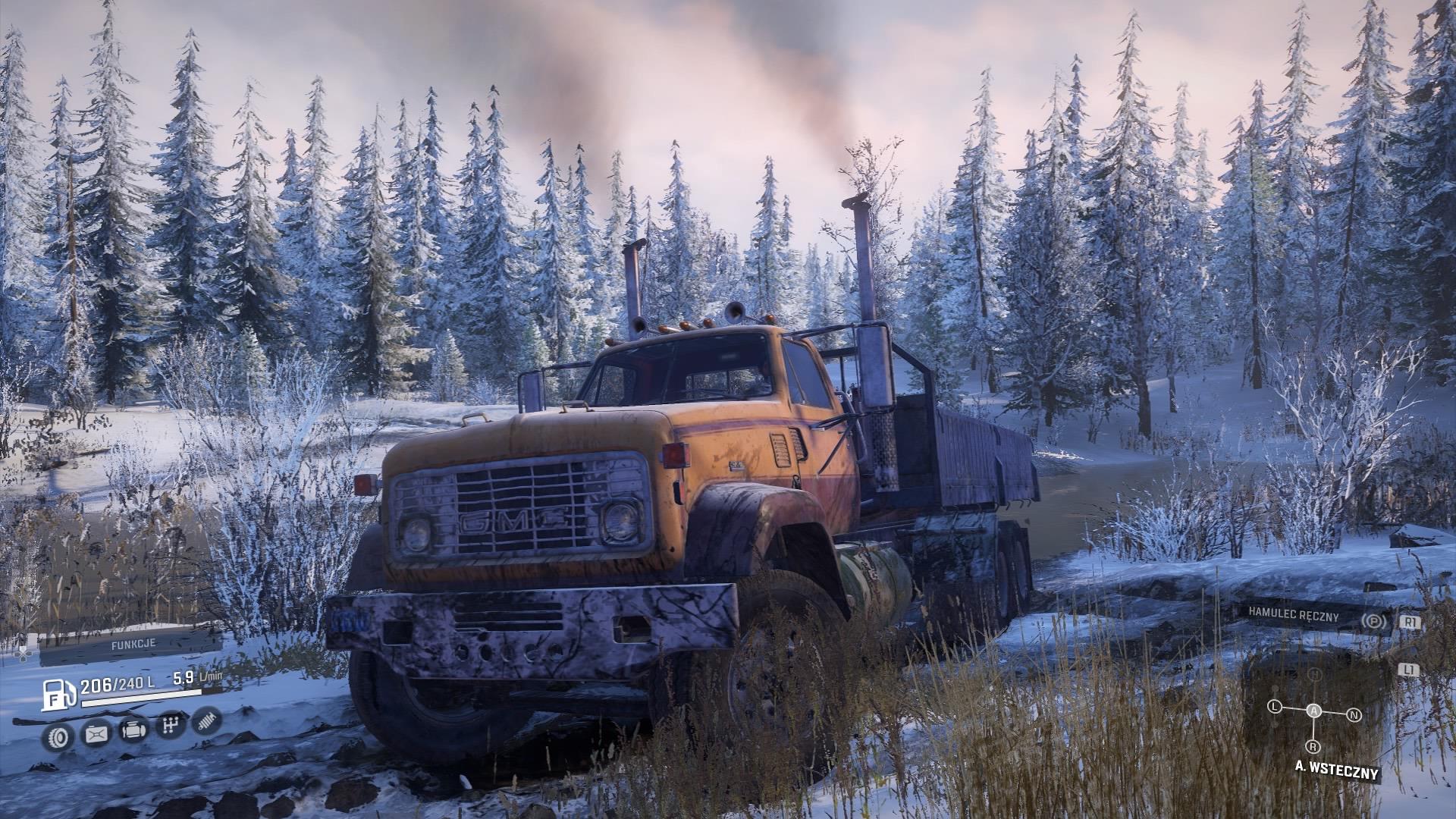Select the H-shifter gearbox icon
This screenshot has height=819, width=1456.
click(171, 724)
